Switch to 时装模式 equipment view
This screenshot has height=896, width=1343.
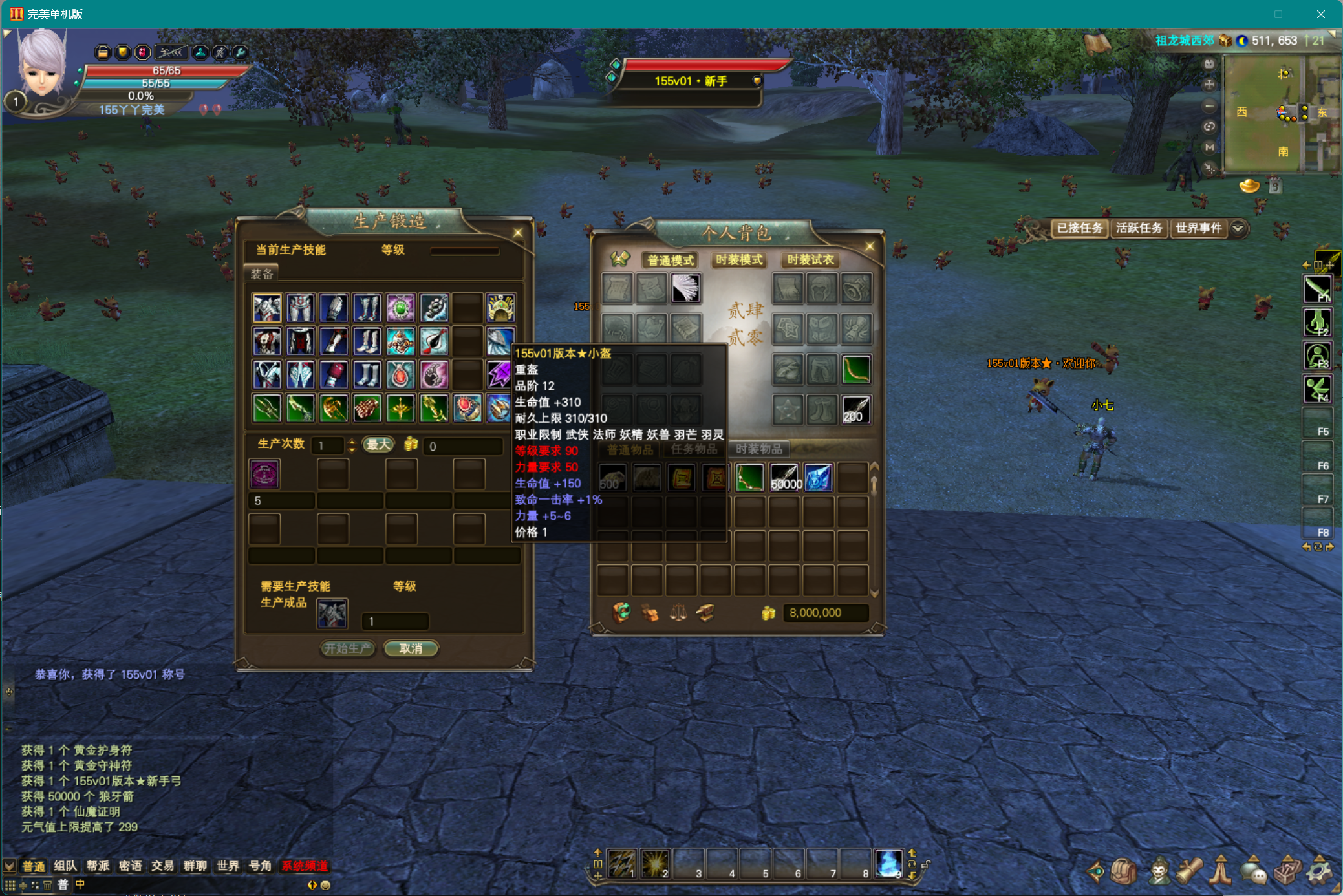click(739, 260)
